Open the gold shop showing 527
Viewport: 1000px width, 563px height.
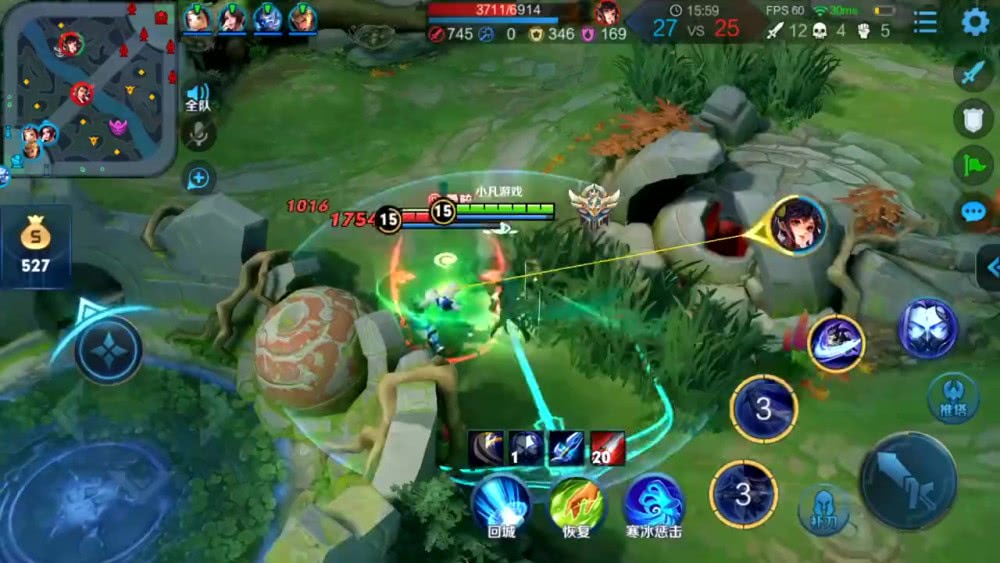pyautogui.click(x=34, y=247)
